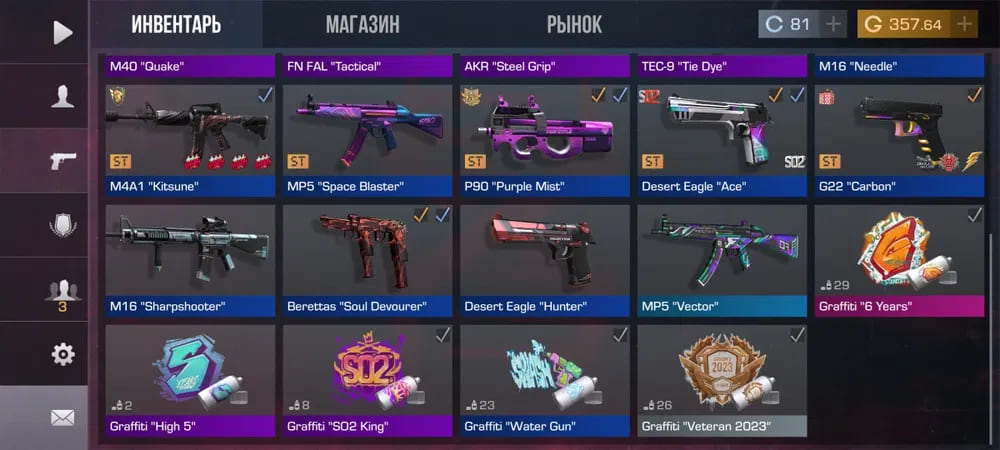Choose the MP5 "Space Blaster" skin
The width and height of the screenshot is (1000, 450).
[x=367, y=139]
